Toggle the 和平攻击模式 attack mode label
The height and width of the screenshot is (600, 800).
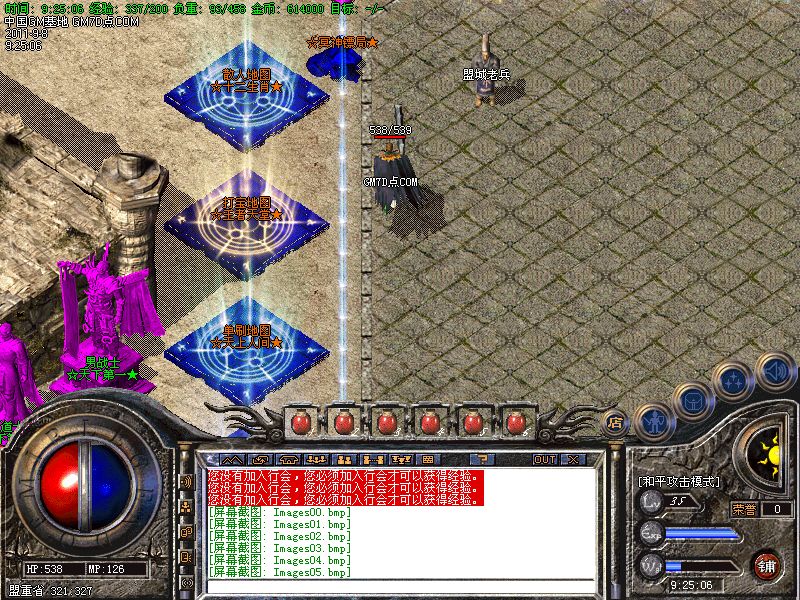pos(679,481)
